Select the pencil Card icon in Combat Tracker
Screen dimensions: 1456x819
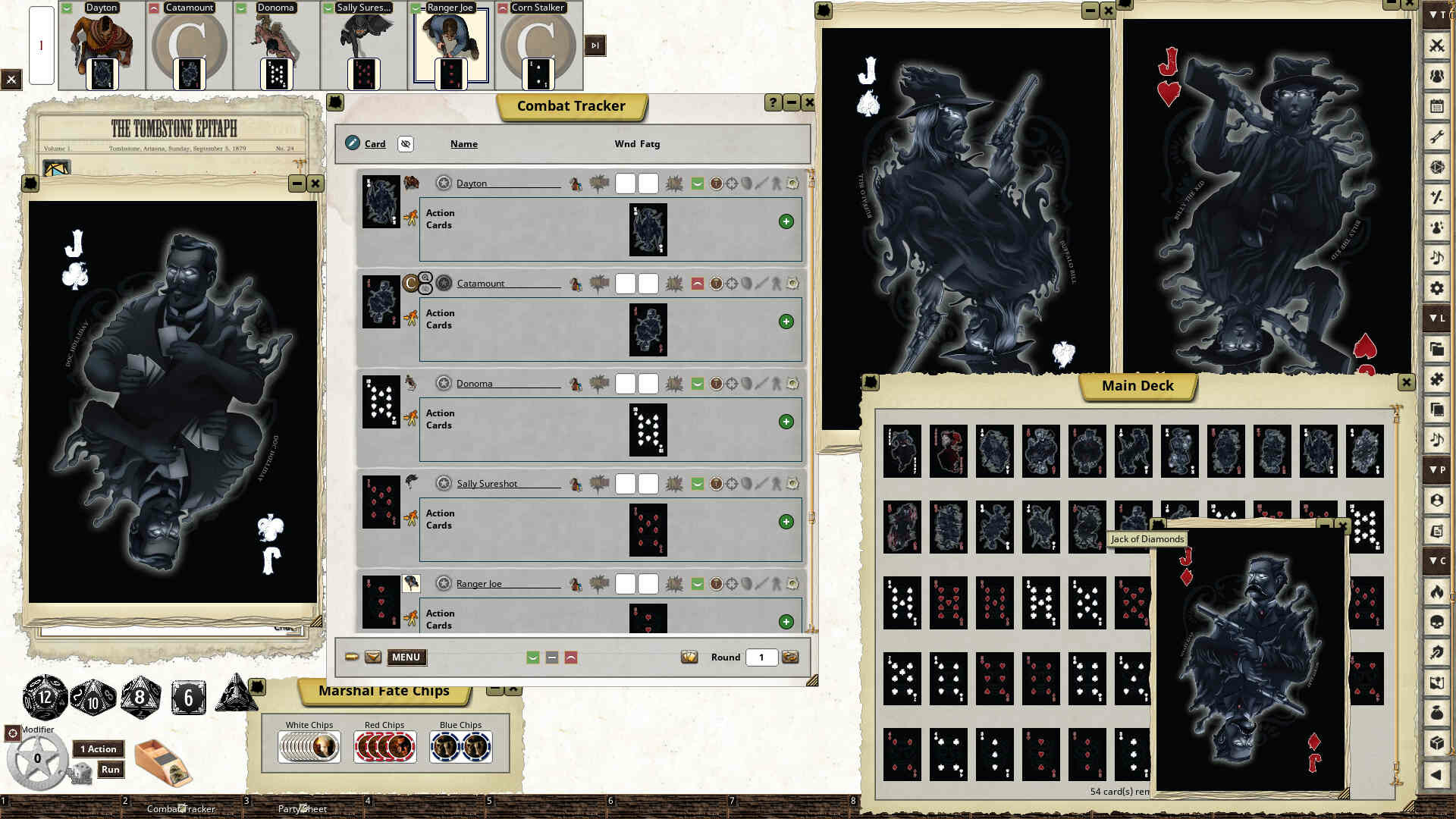[353, 143]
